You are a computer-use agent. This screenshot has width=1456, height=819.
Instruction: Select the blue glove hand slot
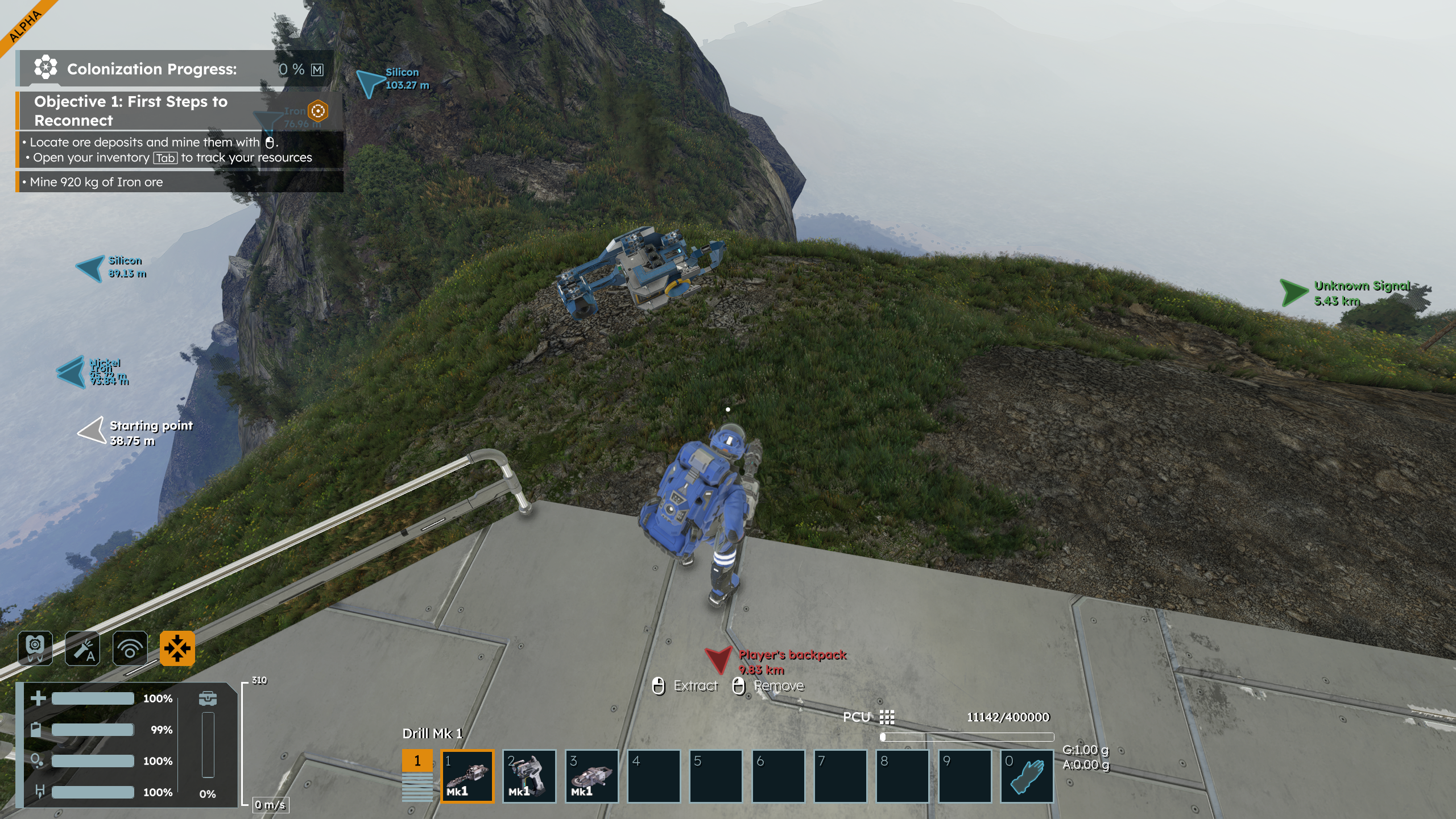coord(1027,776)
